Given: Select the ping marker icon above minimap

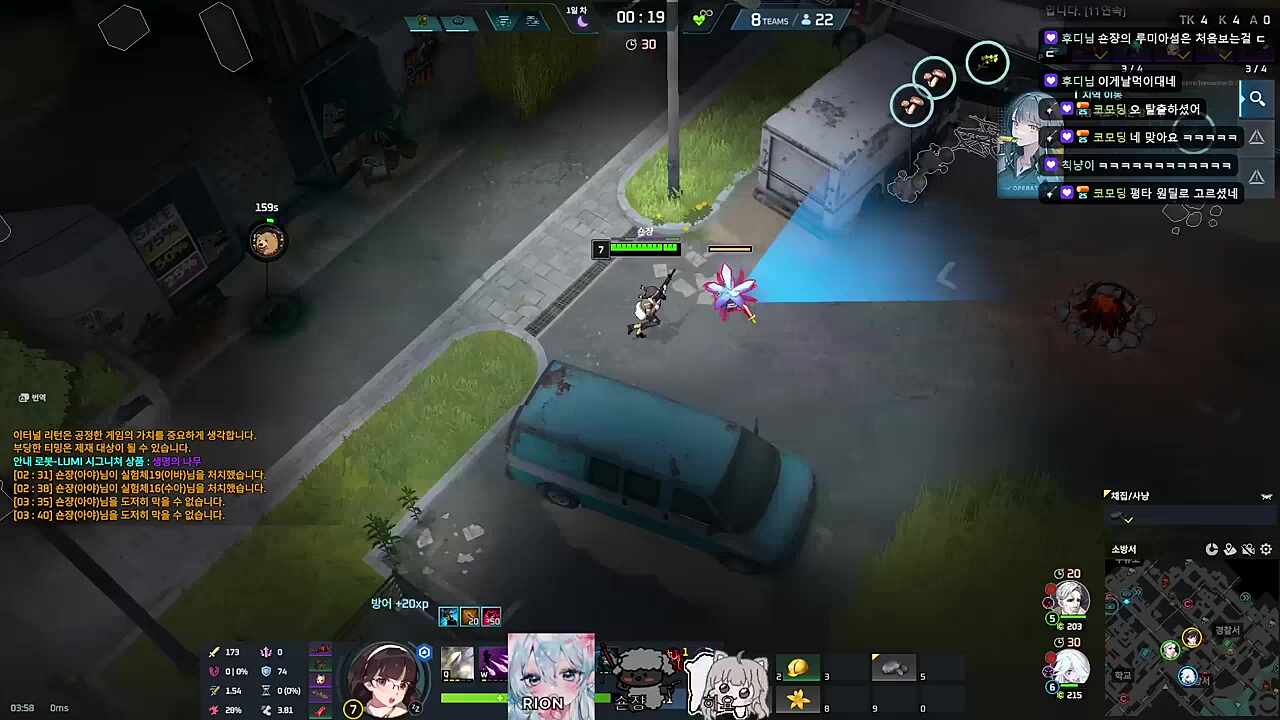Looking at the screenshot, I should (1230, 549).
